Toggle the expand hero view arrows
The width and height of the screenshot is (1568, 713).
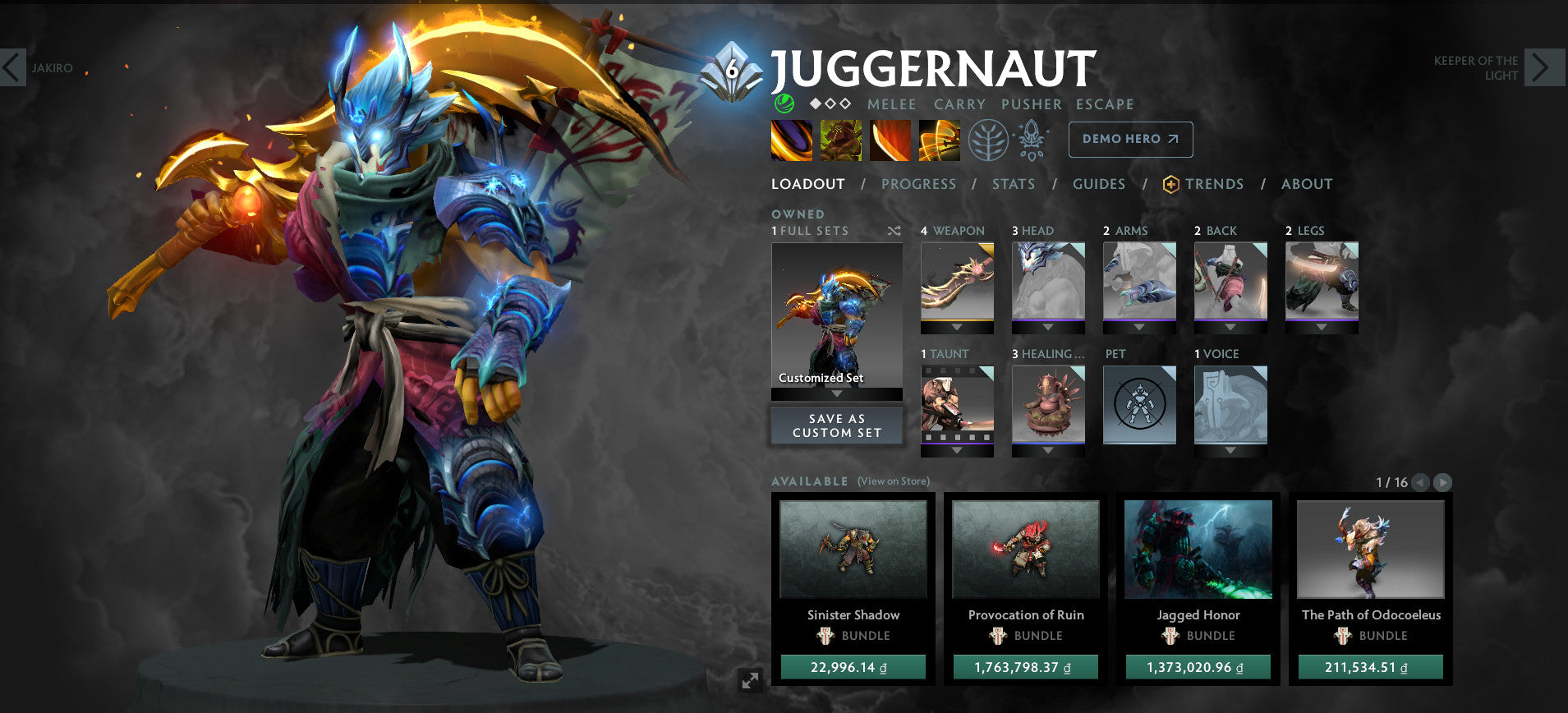[x=749, y=679]
